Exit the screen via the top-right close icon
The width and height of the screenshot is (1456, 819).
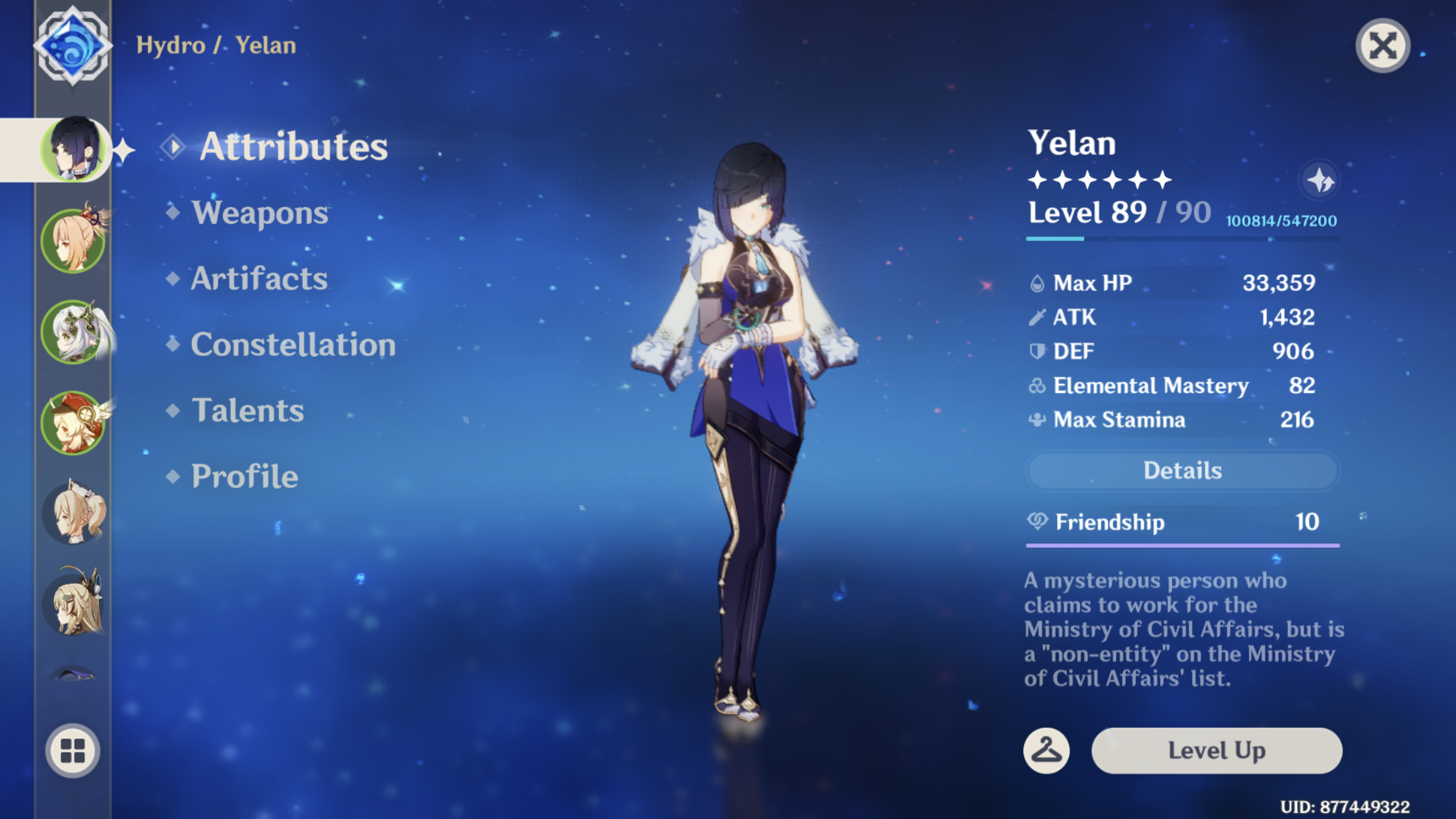(1383, 45)
